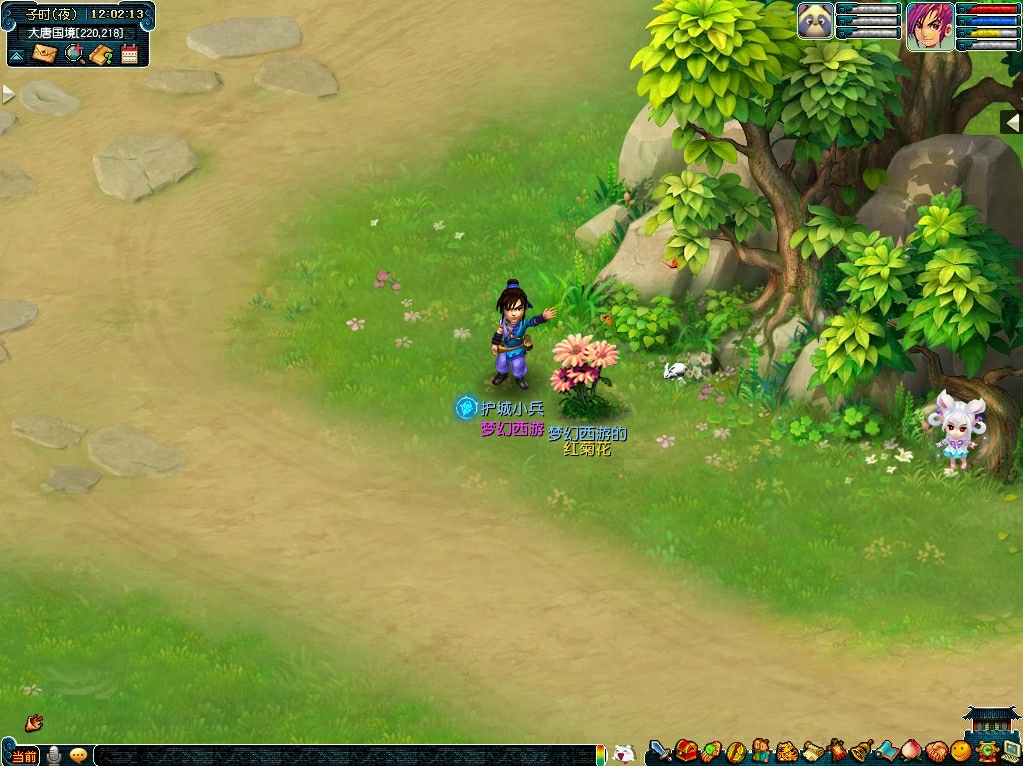Open the mail envelope icon
The width and height of the screenshot is (1023, 766).
coord(44,54)
